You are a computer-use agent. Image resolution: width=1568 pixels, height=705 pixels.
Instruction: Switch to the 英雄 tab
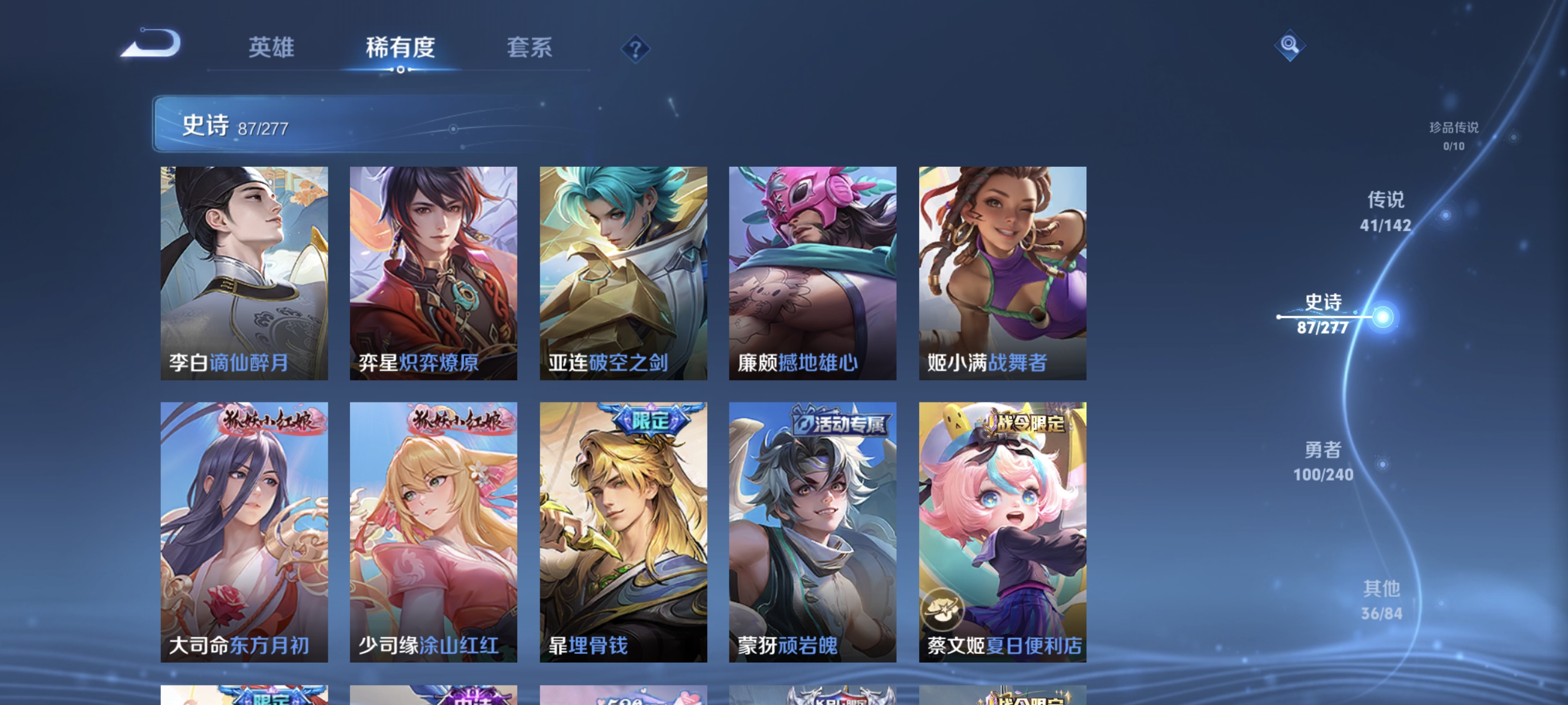coord(271,48)
